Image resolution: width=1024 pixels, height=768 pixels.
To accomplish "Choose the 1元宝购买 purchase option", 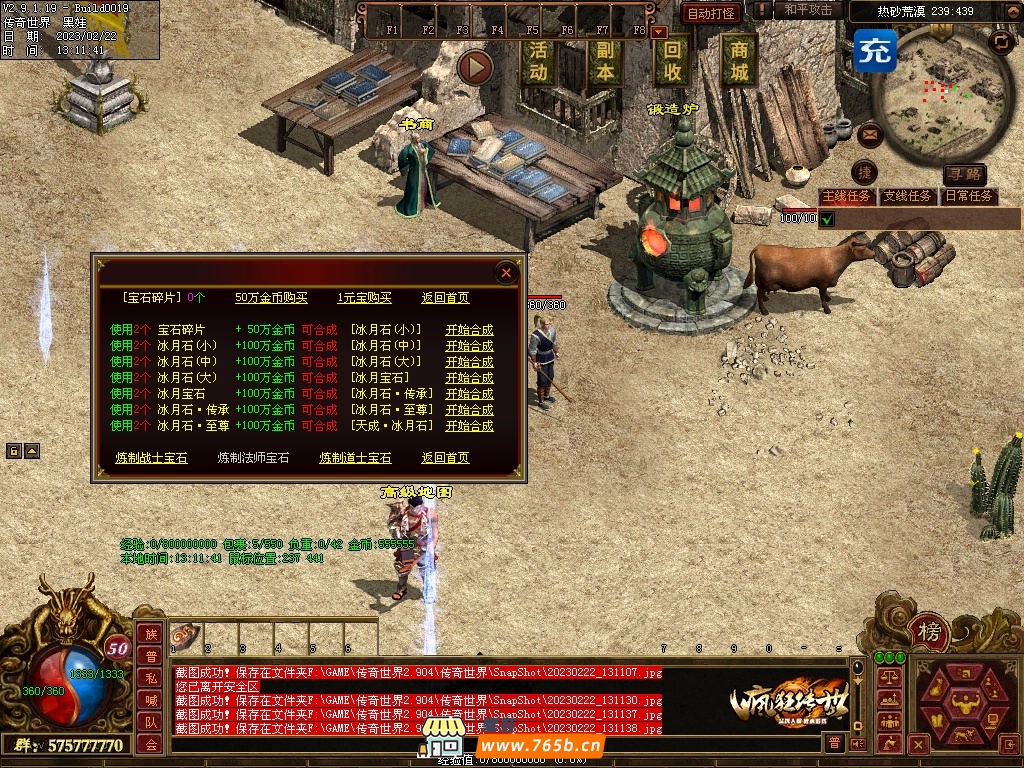I will pos(364,298).
